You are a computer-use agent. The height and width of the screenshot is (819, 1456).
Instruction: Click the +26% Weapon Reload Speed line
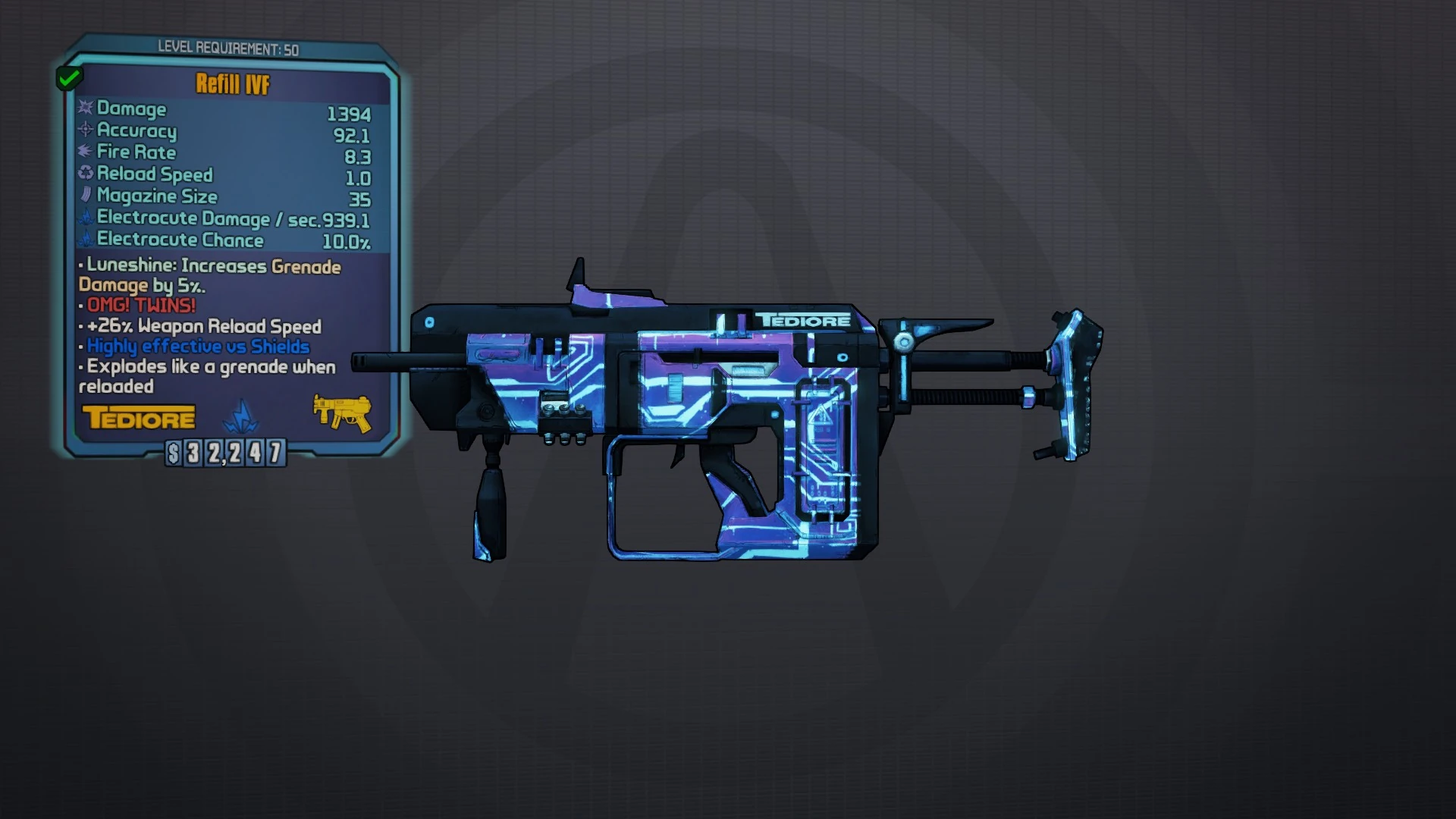coord(202,326)
